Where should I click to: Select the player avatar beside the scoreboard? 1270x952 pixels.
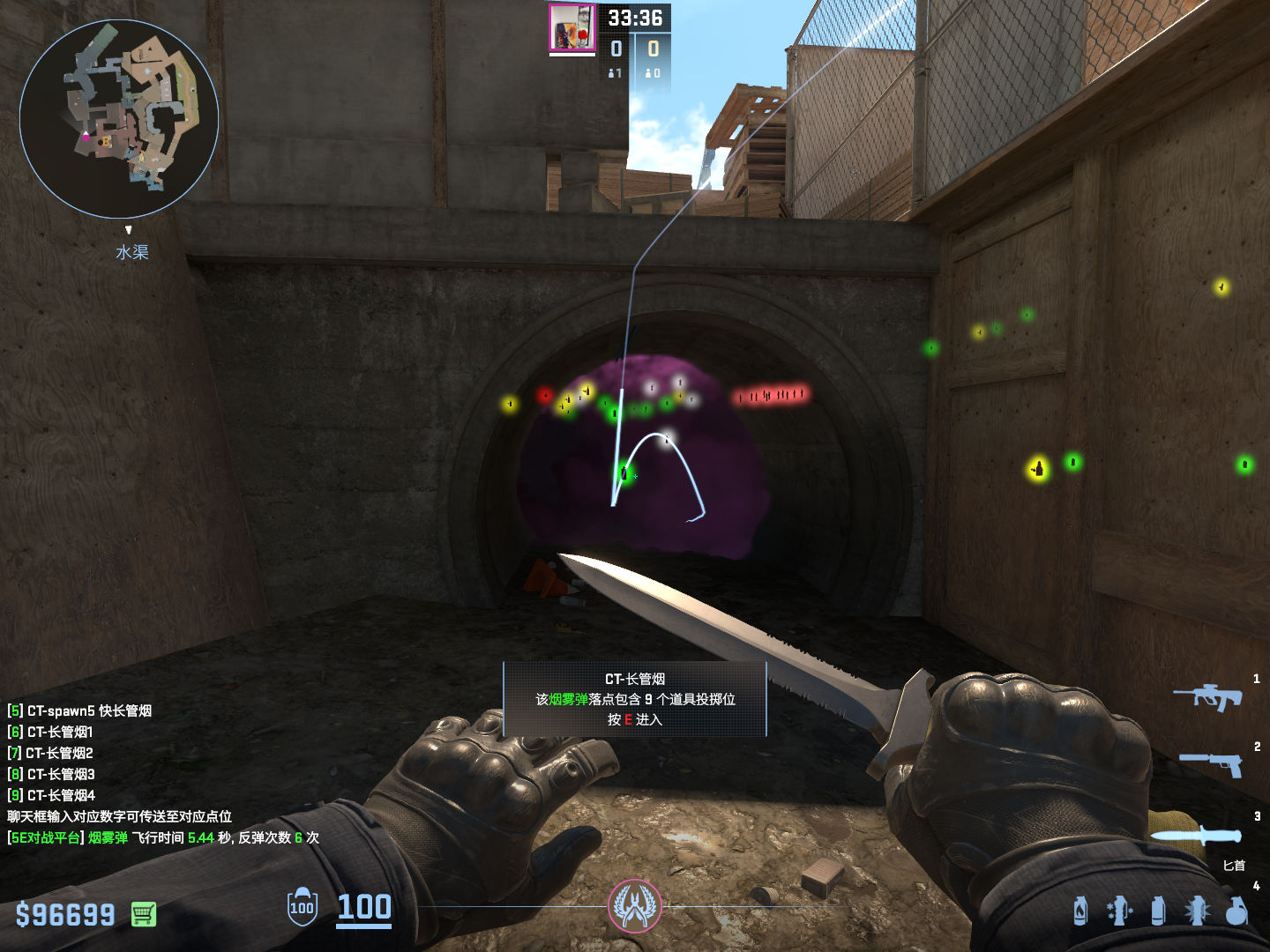point(572,27)
